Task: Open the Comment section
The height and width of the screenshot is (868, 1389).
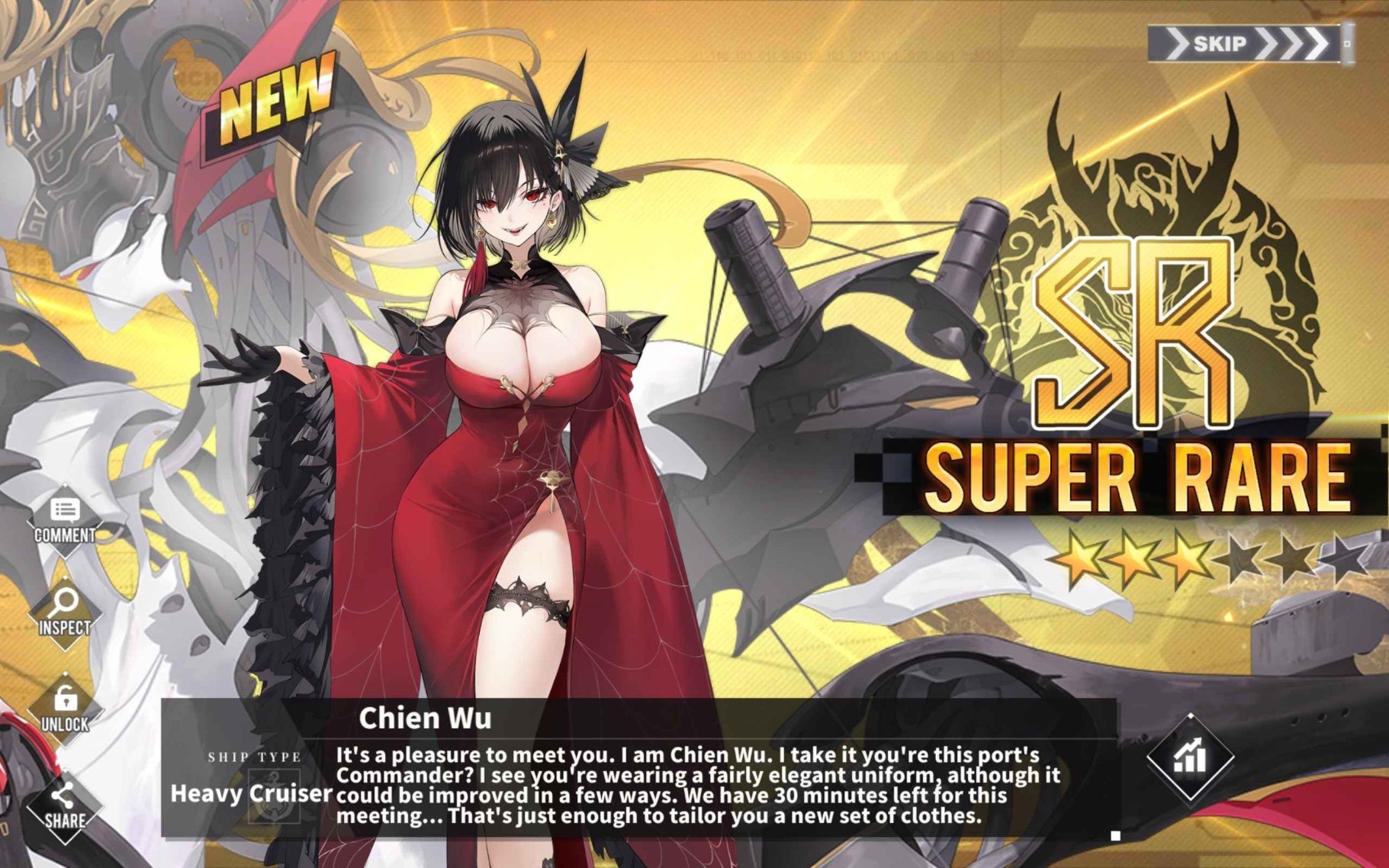Action: [65, 520]
